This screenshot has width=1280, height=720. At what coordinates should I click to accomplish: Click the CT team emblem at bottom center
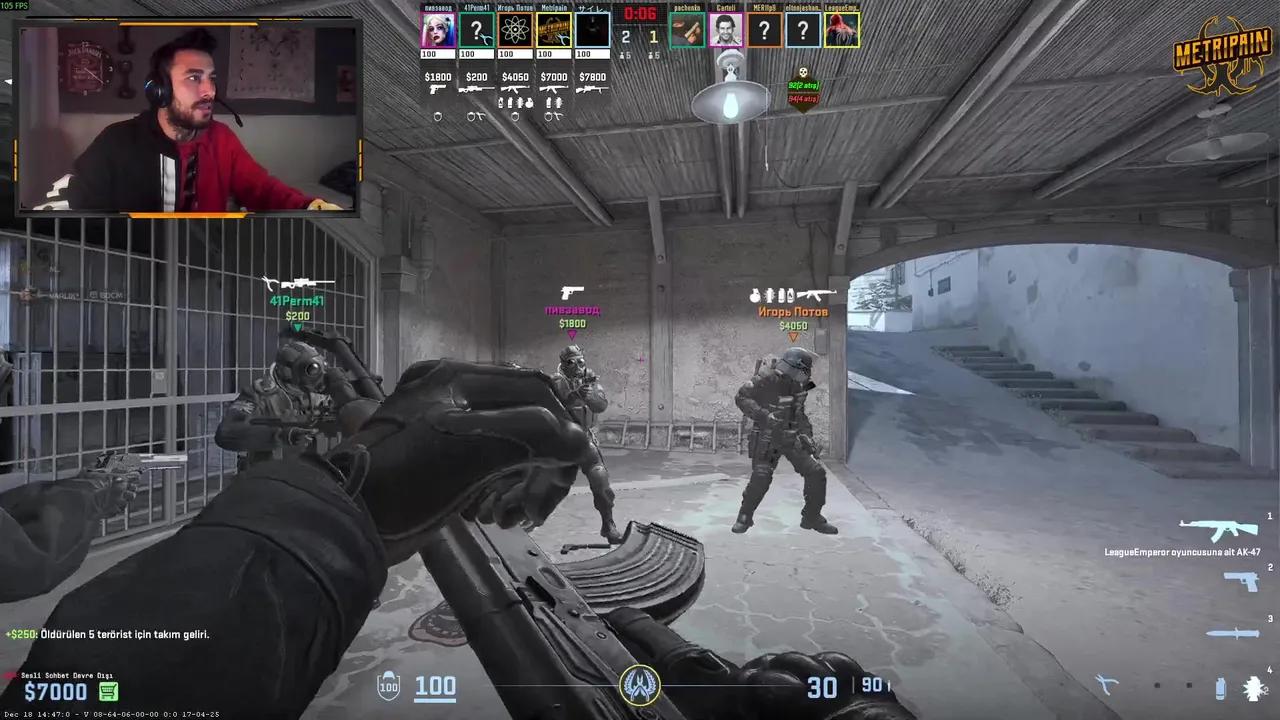tap(640, 687)
